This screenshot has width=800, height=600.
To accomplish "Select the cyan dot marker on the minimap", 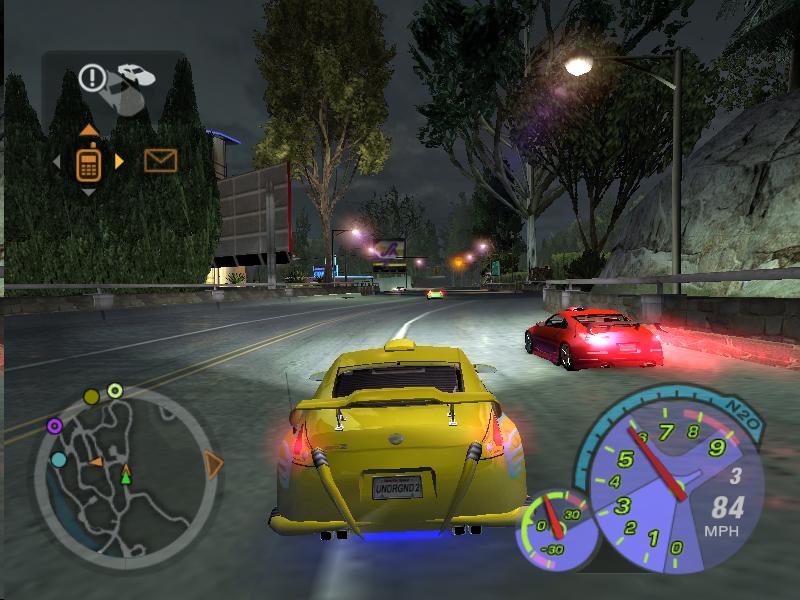I will click(59, 460).
